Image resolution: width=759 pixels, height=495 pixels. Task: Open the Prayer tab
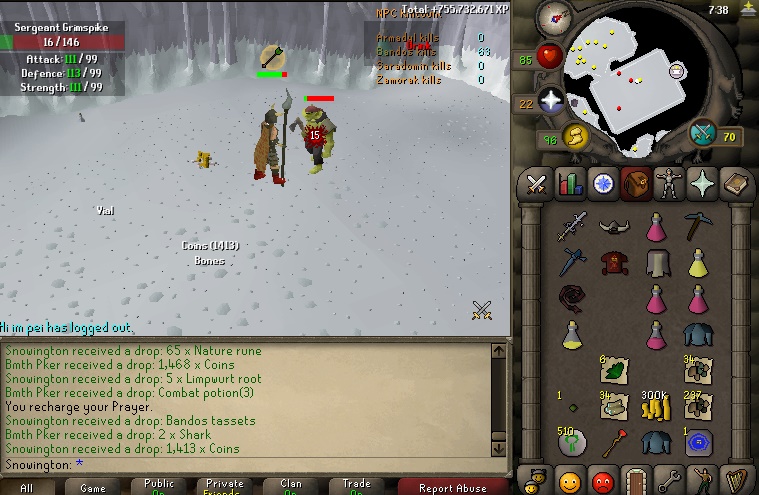pos(702,184)
